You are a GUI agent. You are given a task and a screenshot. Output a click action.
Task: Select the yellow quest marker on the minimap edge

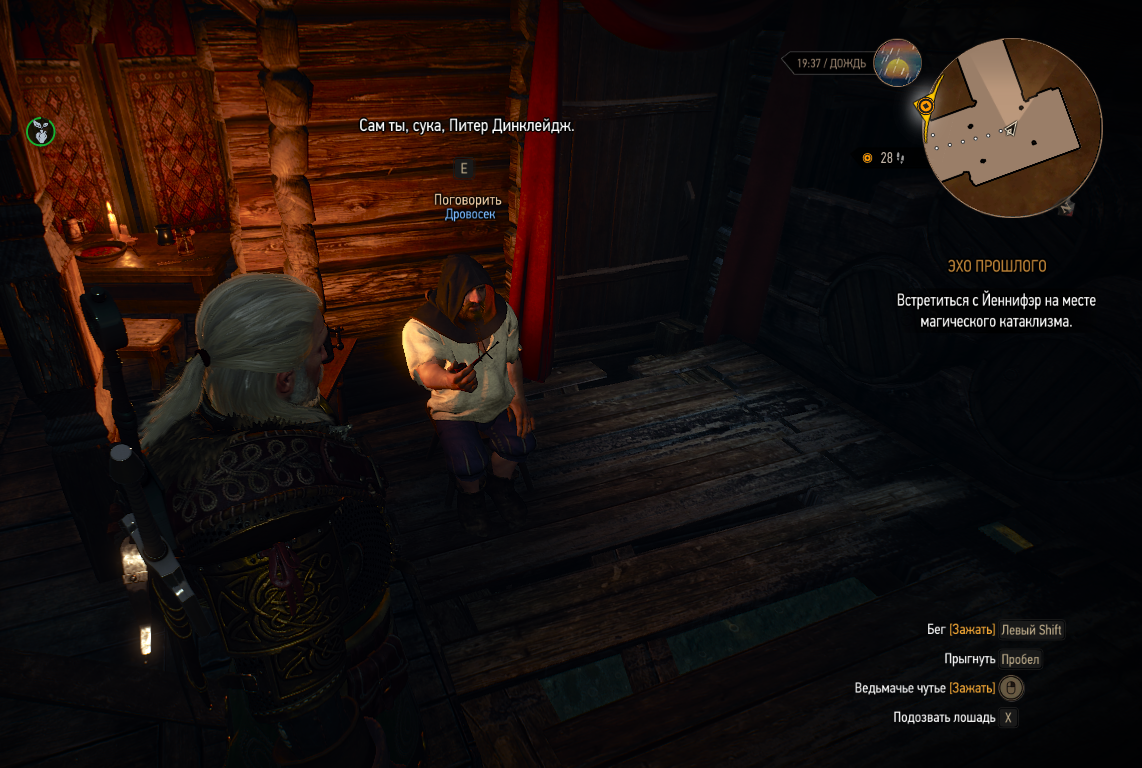pyautogui.click(x=927, y=105)
